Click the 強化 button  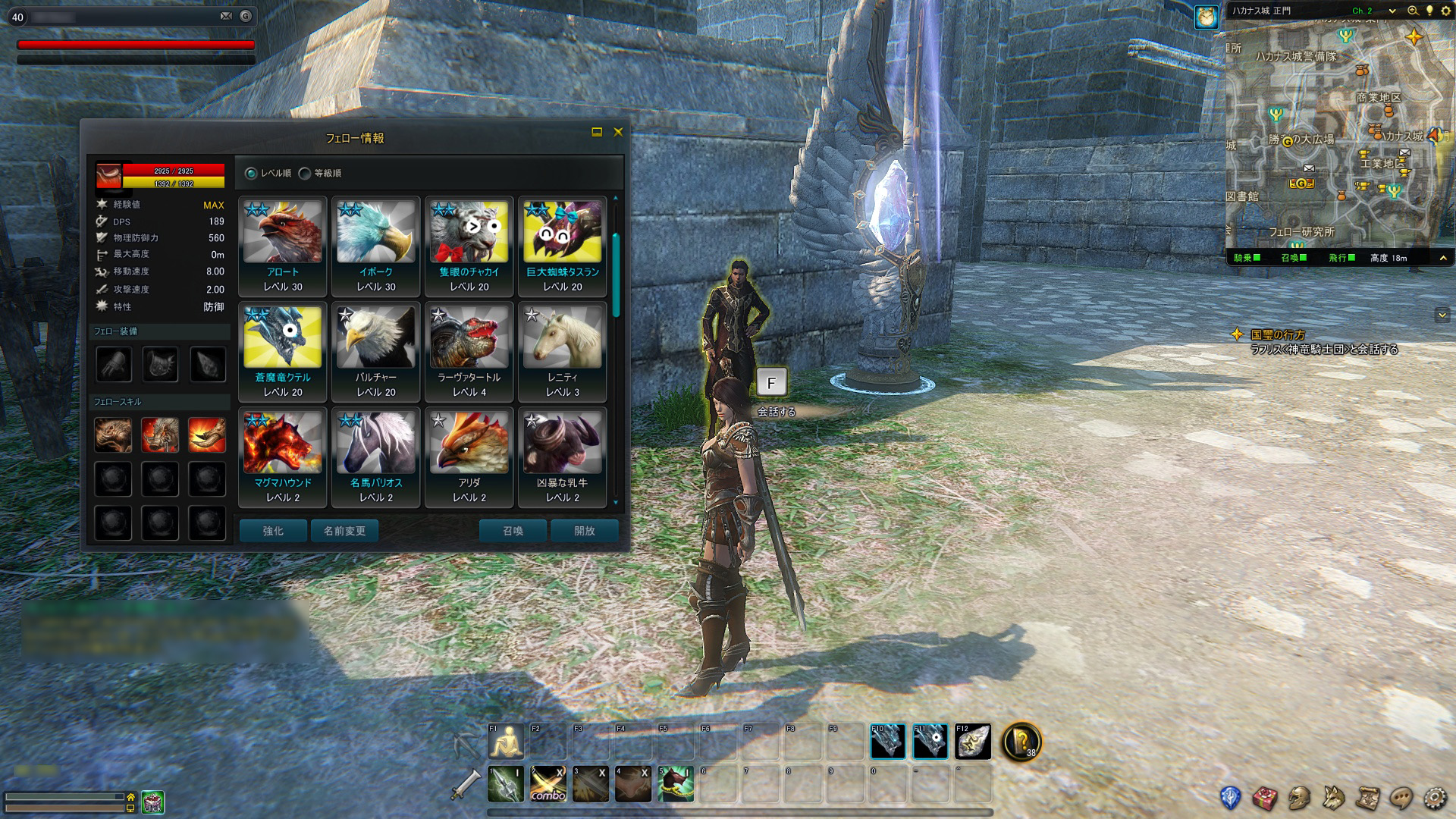(273, 531)
